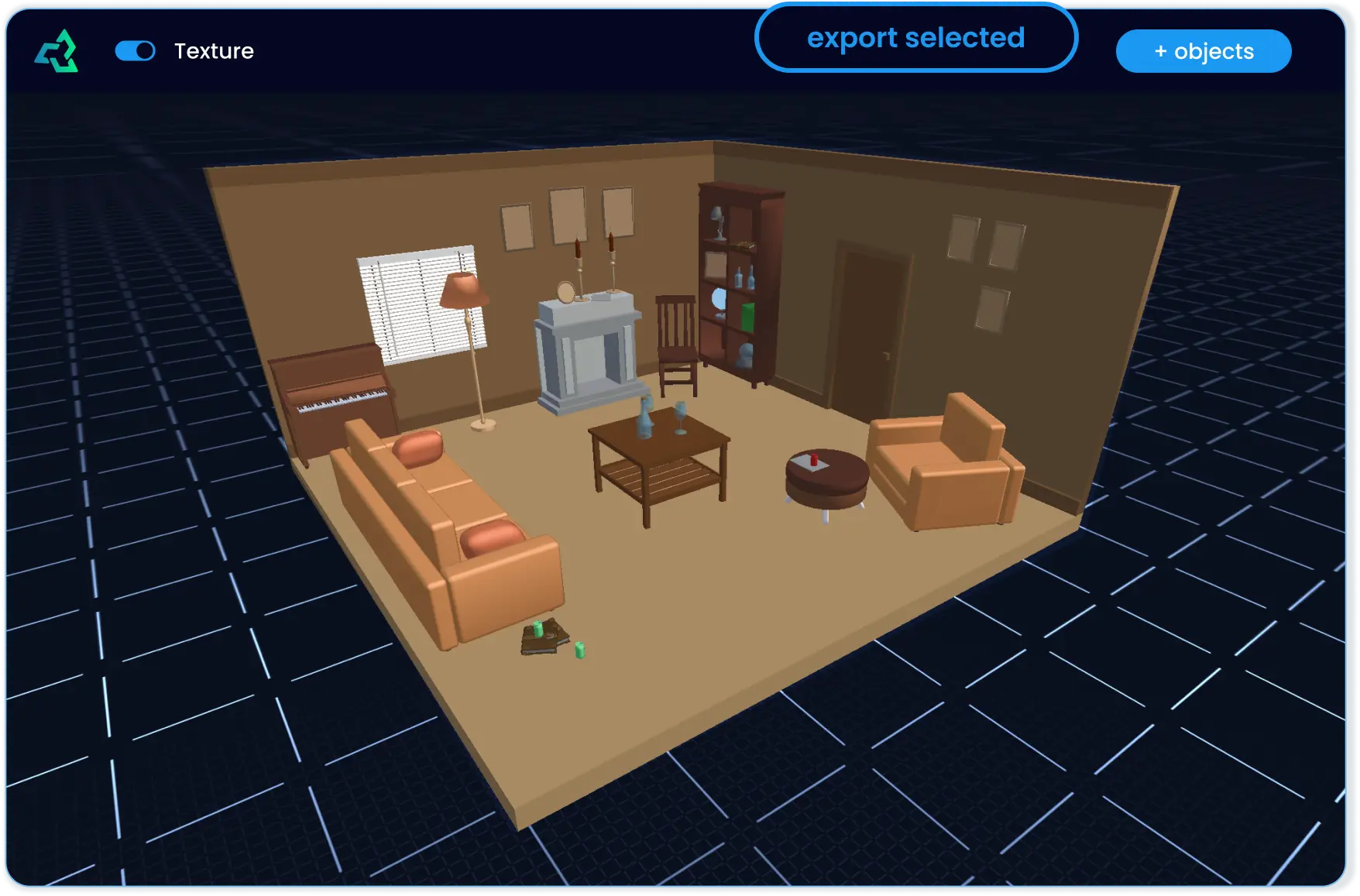Screen dimensions: 1360x896
Task: Click the app logo in the top bar
Action: pos(56,51)
